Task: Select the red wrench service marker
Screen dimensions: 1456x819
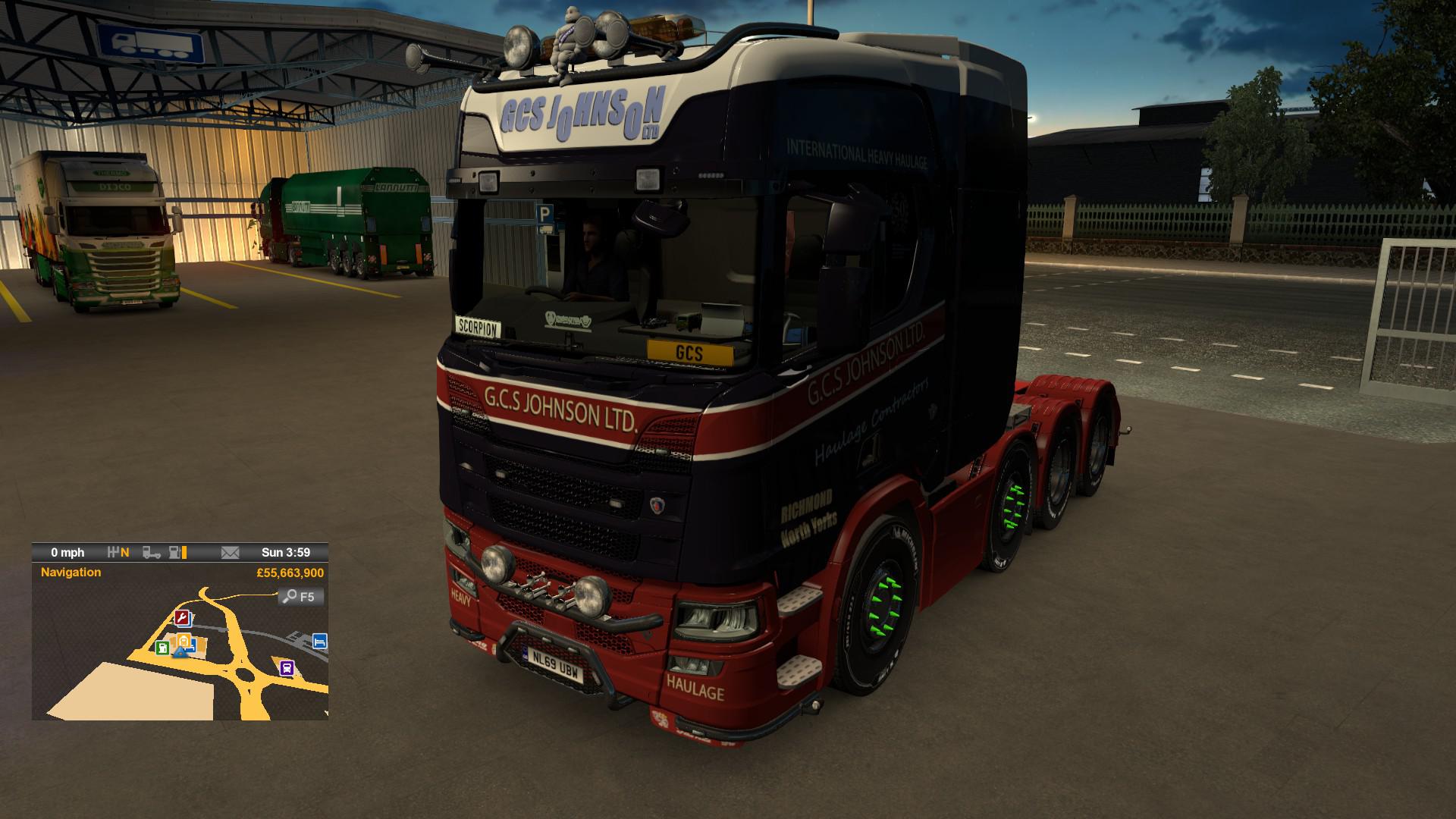Action: pos(182,617)
